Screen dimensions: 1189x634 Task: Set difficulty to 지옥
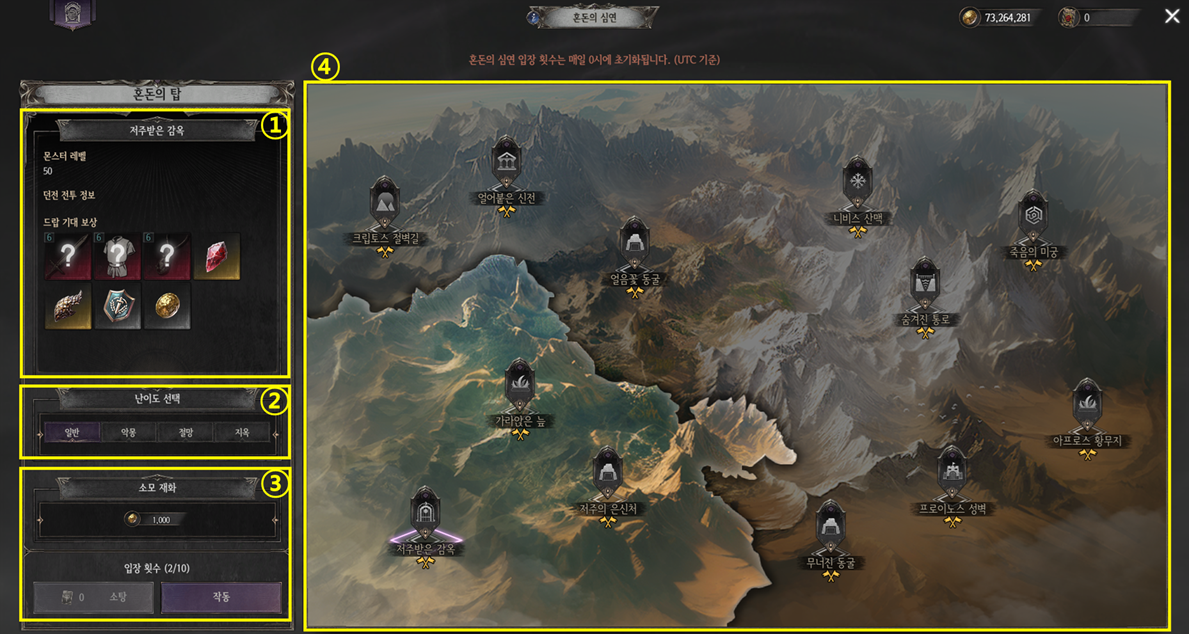(242, 433)
